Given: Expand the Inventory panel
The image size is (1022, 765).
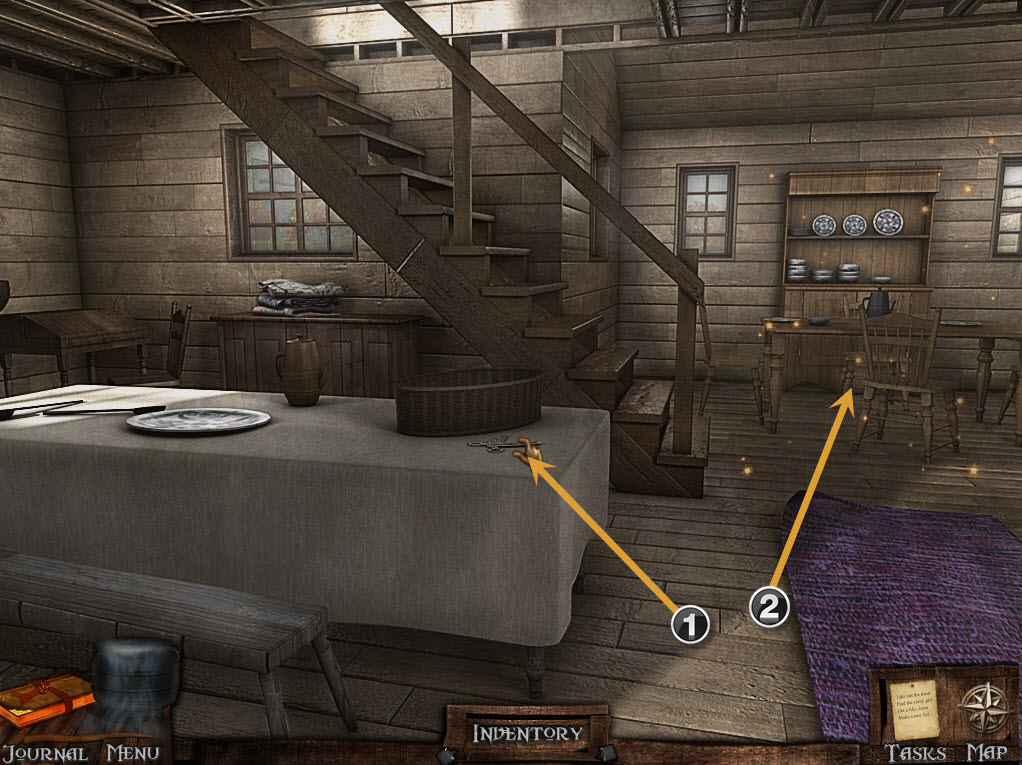Looking at the screenshot, I should (527, 733).
